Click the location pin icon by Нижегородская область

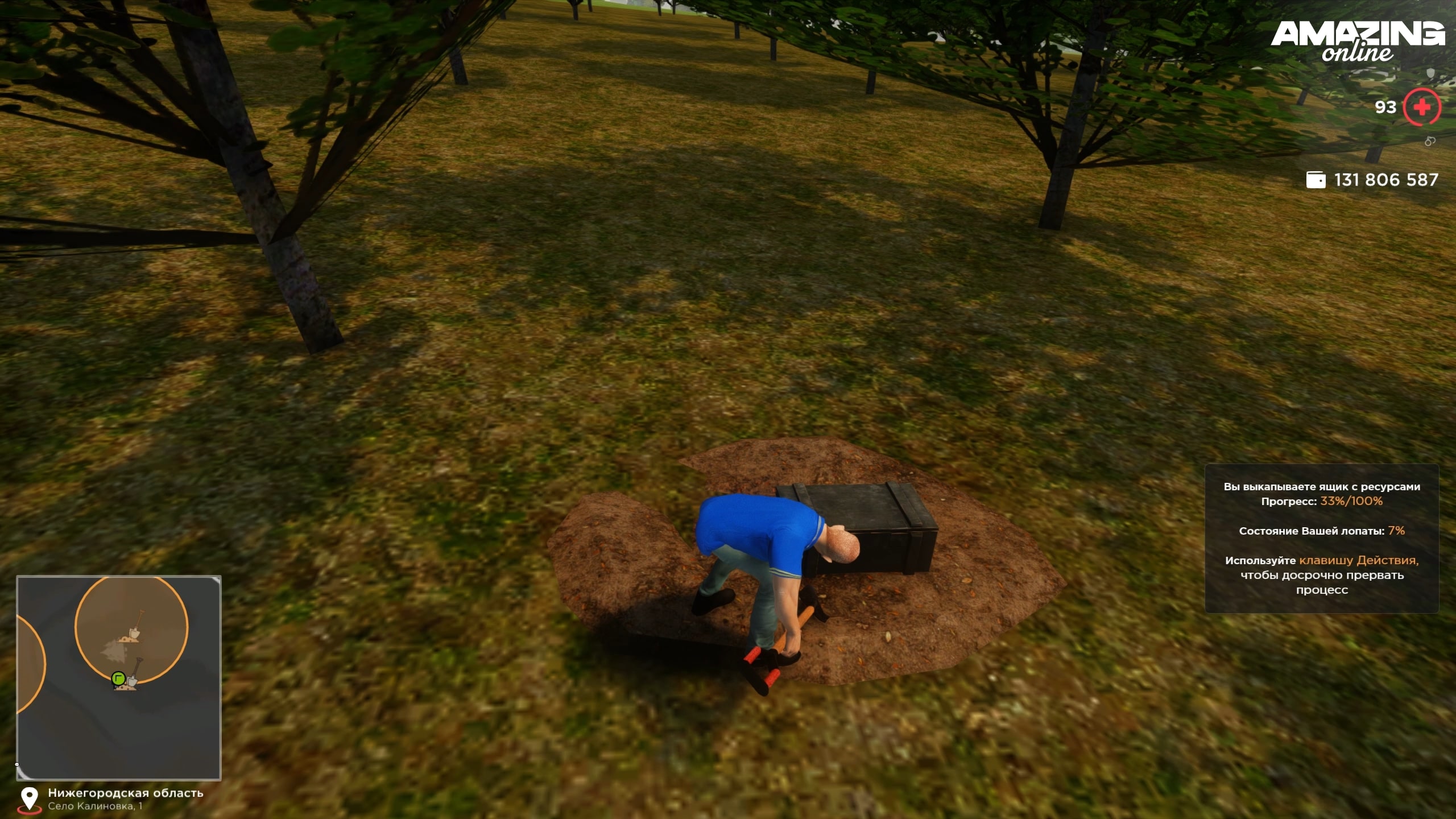(29, 799)
